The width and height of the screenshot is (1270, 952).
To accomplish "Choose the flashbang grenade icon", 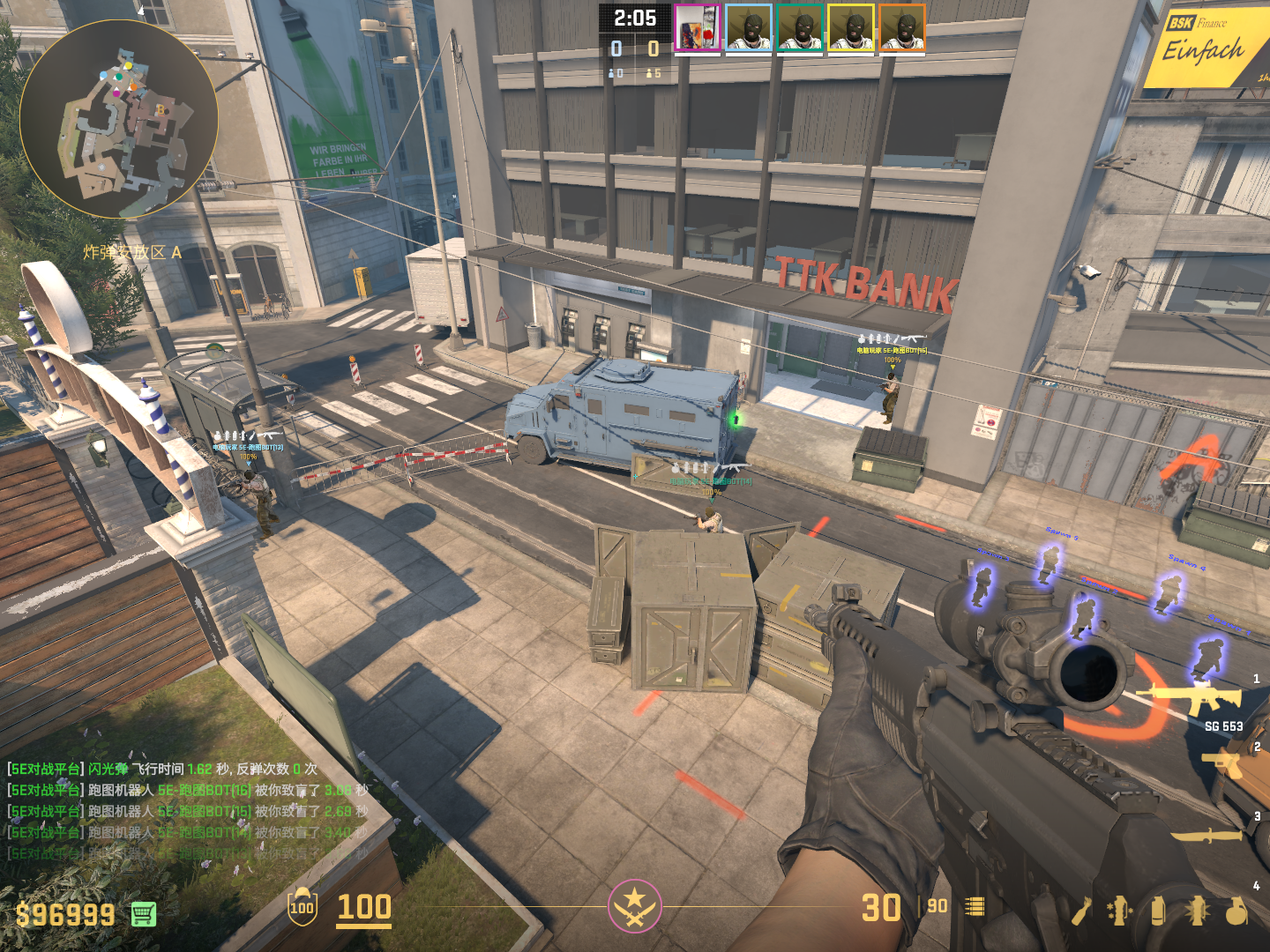I will point(1198,911).
